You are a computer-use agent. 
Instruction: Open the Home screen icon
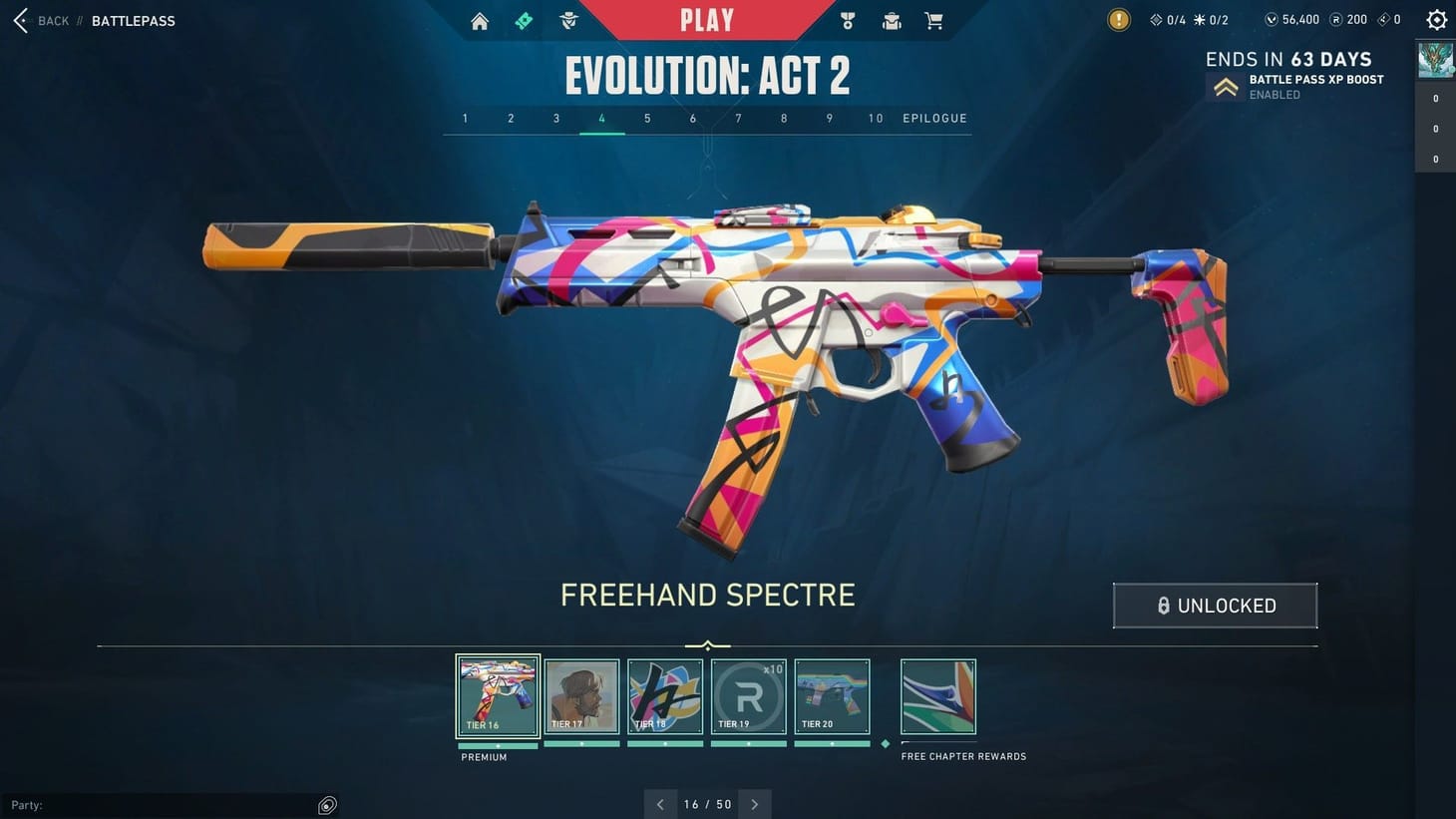(x=479, y=20)
